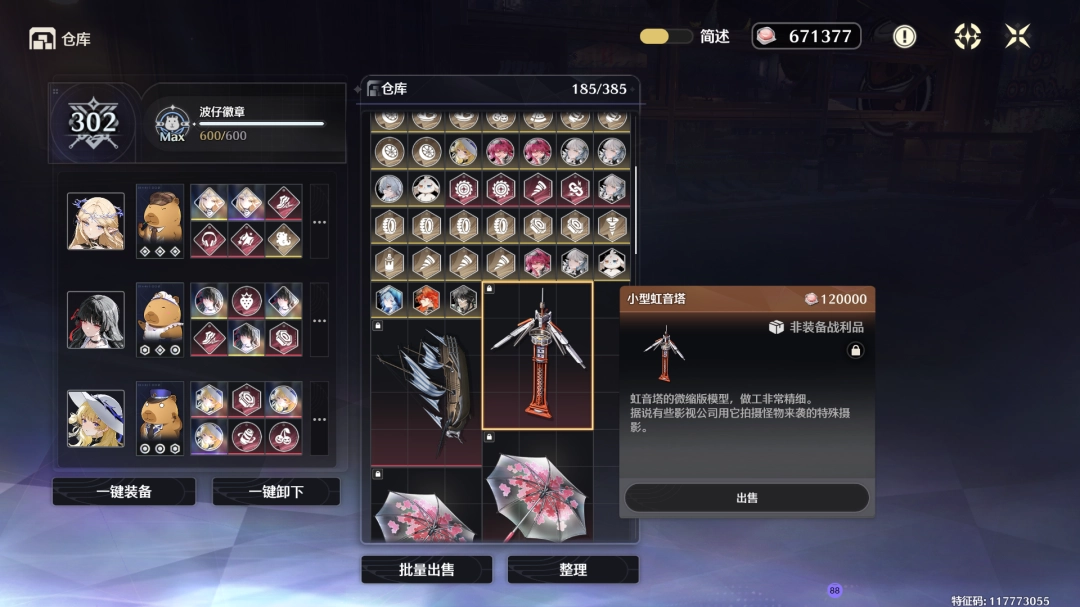This screenshot has height=607, width=1080.
Task: Select the capybara with maid headband
Action: pos(160,320)
